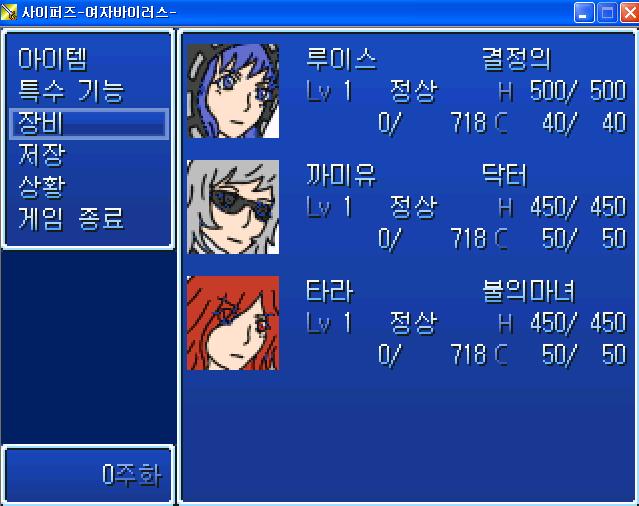The height and width of the screenshot is (506, 639).
Task: Close the game window
Action: coord(626,13)
